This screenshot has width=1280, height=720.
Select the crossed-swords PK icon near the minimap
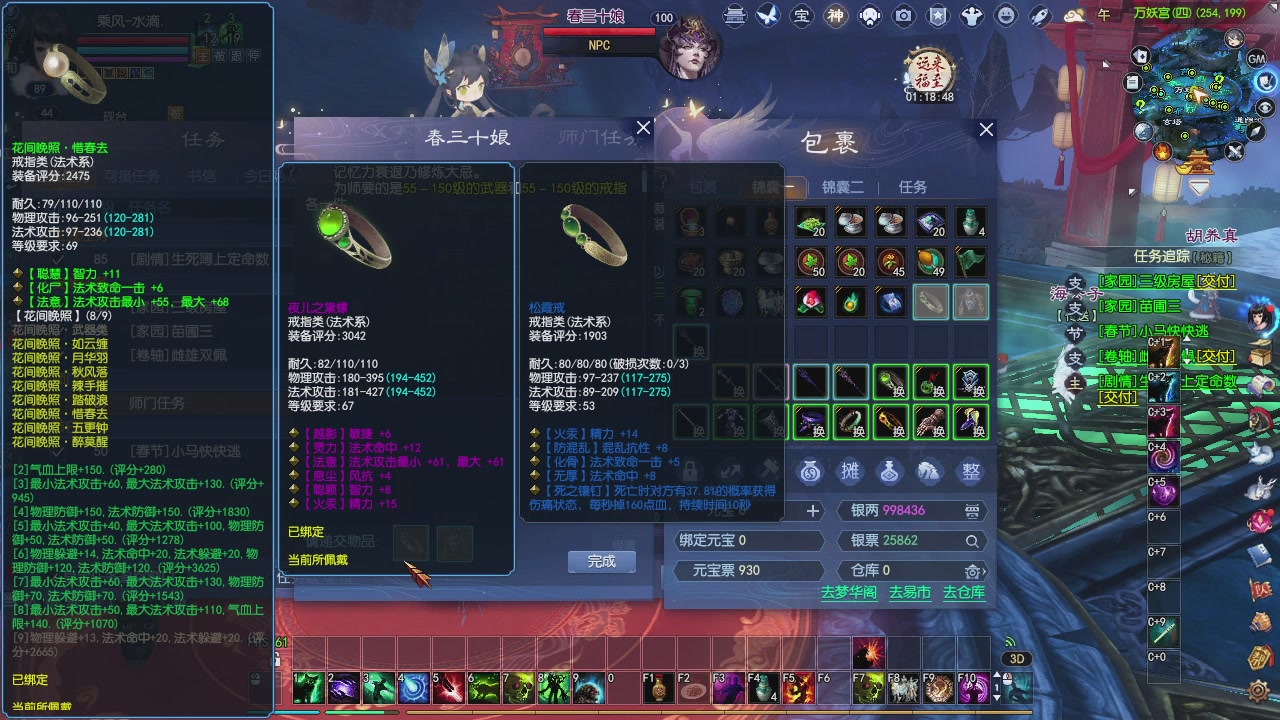point(1233,151)
